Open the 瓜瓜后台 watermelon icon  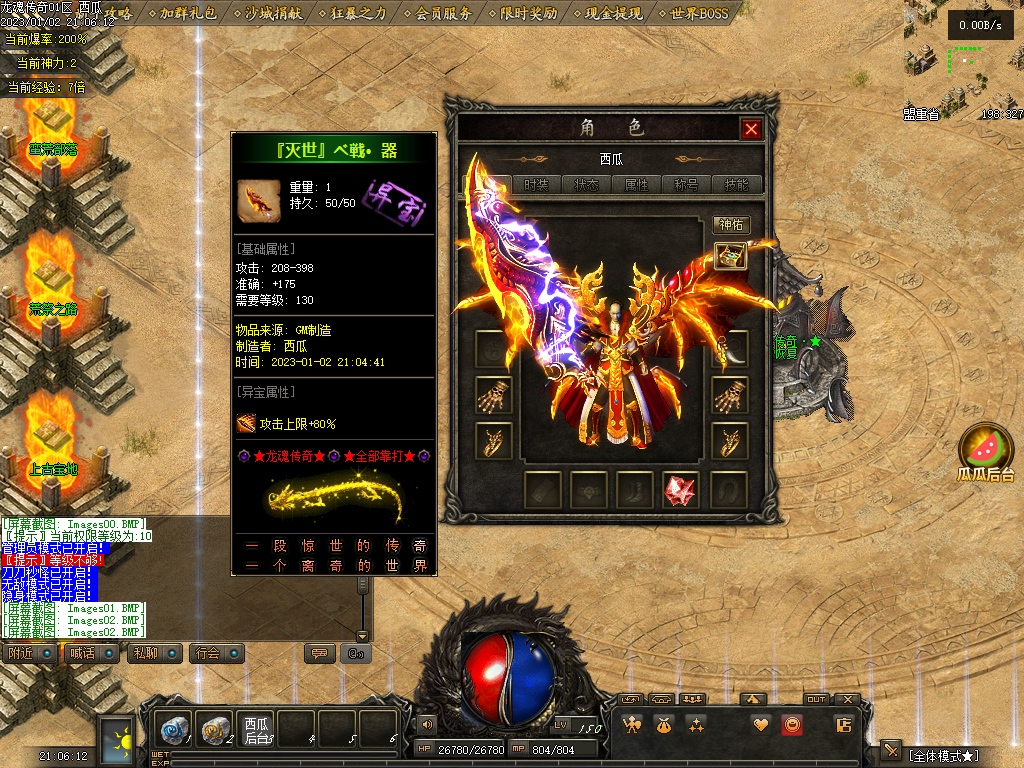point(986,452)
